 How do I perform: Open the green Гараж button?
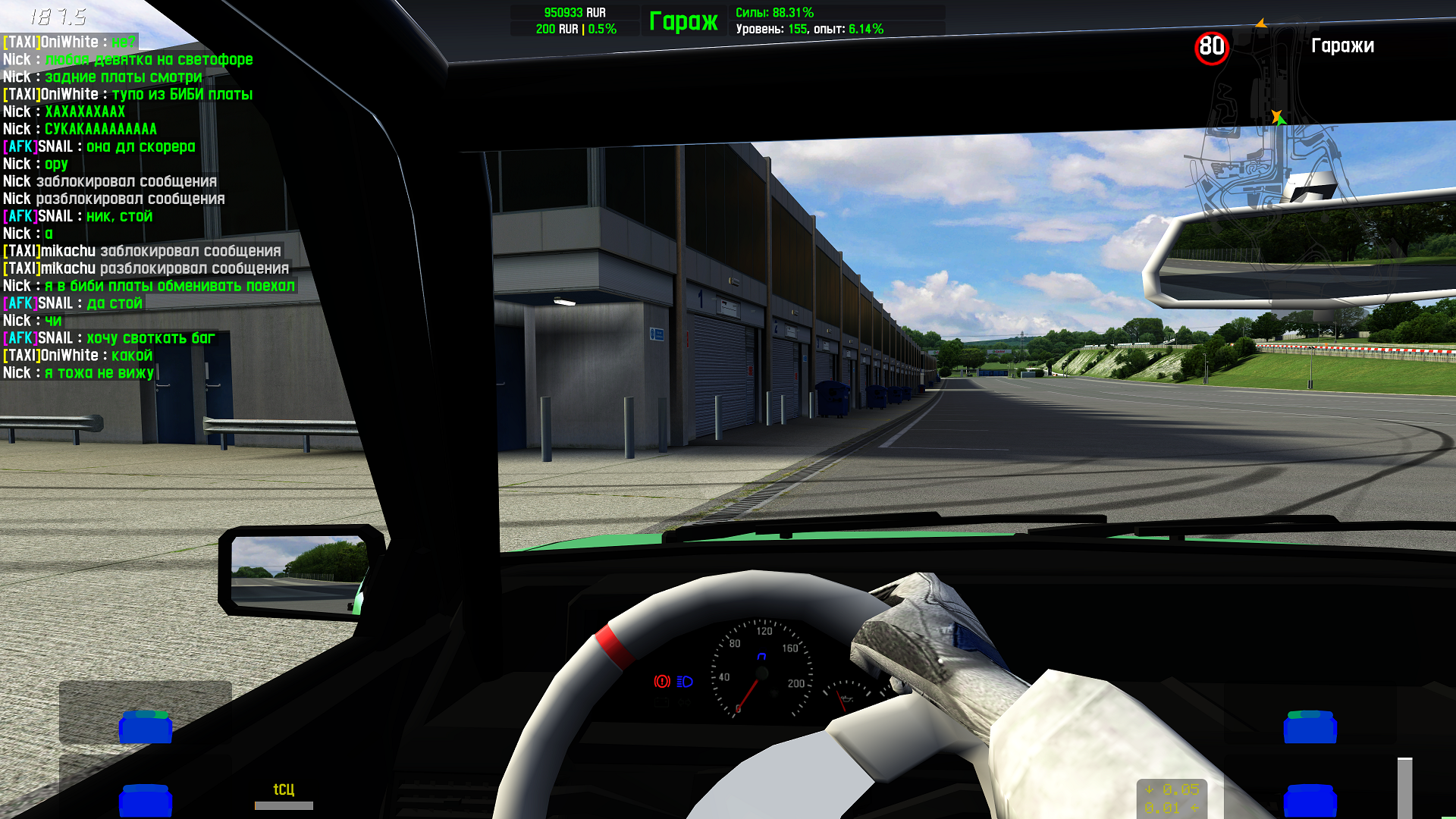pos(683,21)
